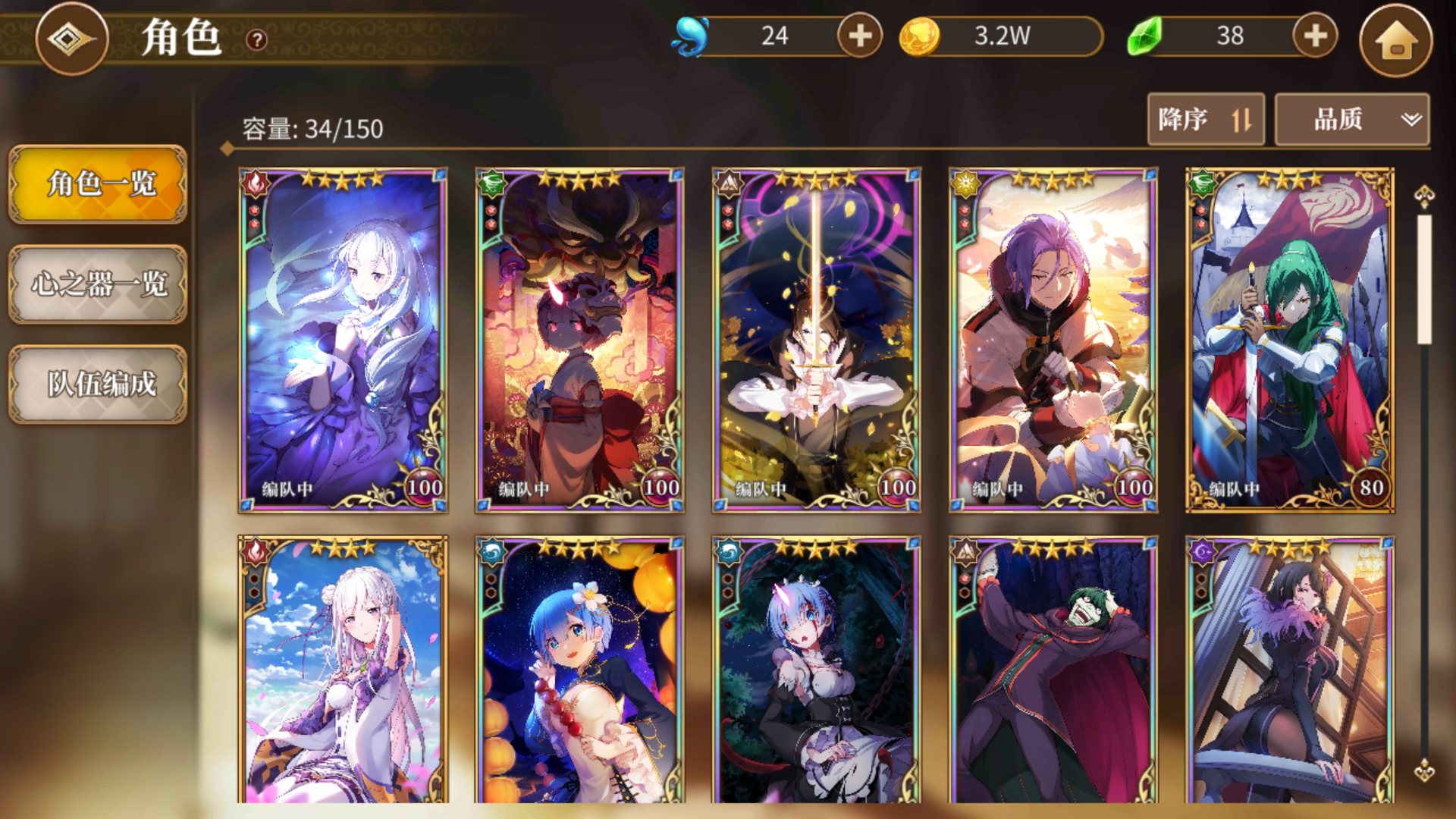Image resolution: width=1456 pixels, height=819 pixels.
Task: Select the 角色一览 sidebar tab
Action: point(97,184)
